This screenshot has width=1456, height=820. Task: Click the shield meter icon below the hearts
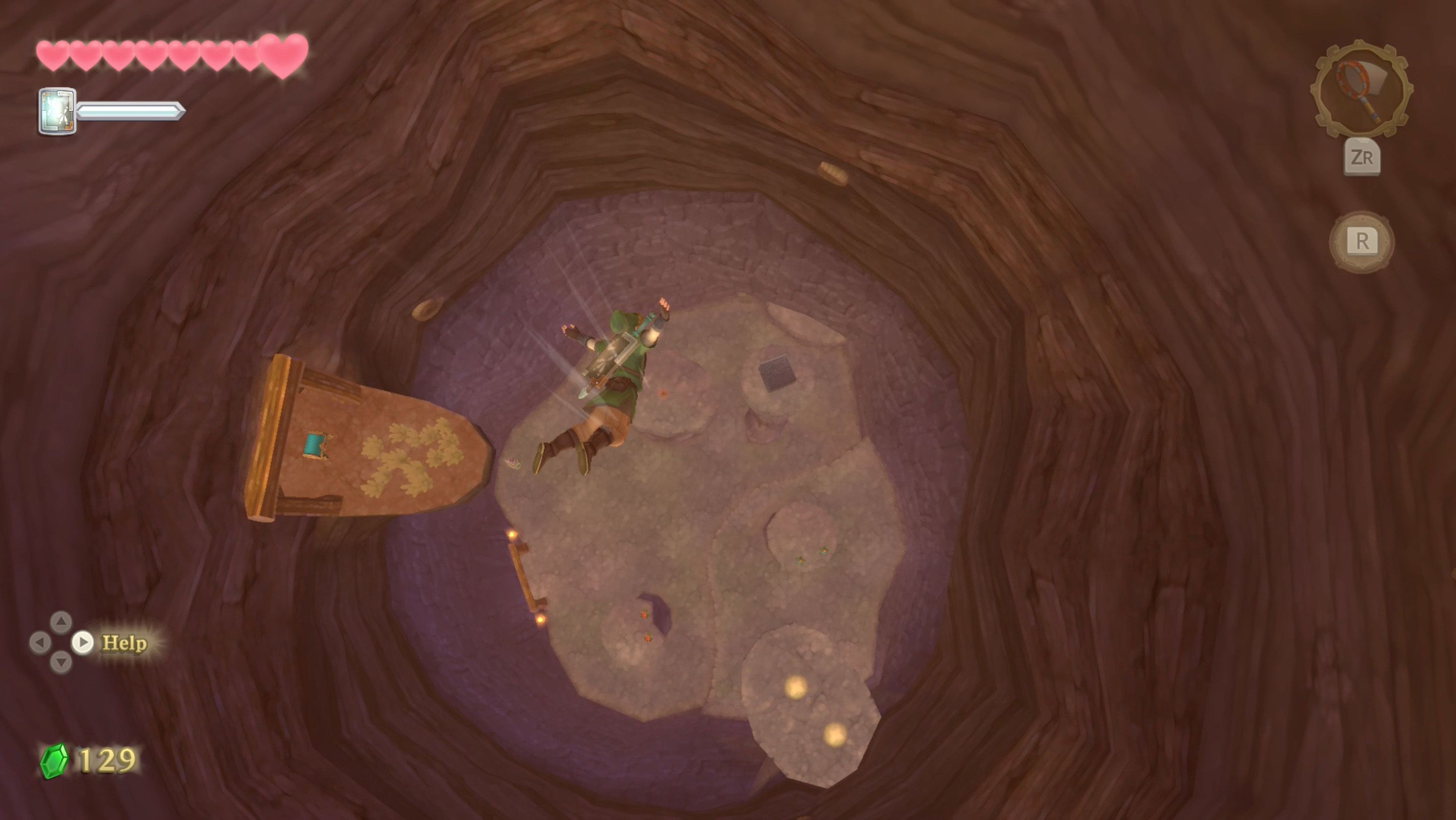(x=58, y=111)
